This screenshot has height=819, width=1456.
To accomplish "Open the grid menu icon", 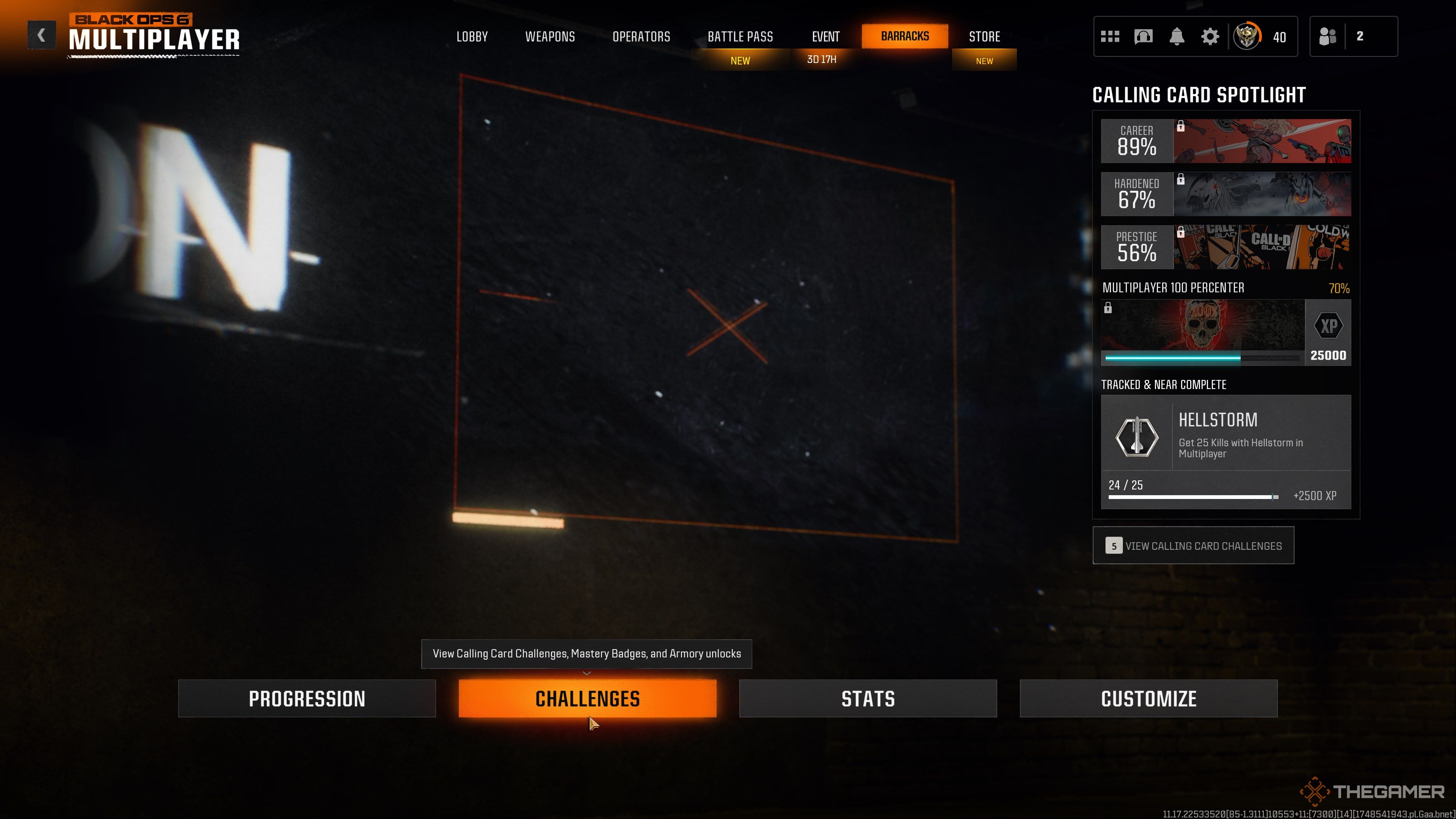I will click(x=1109, y=37).
